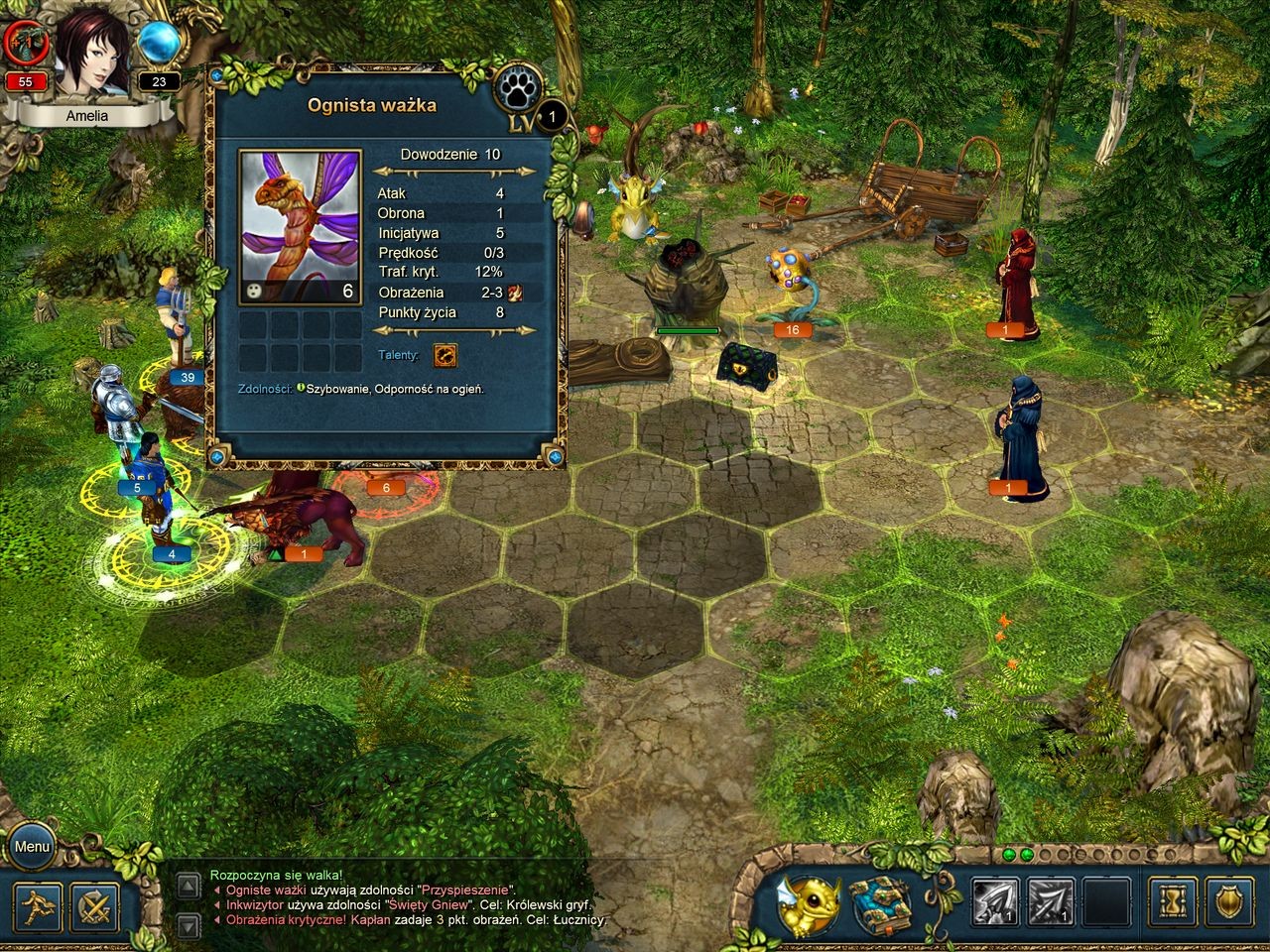This screenshot has width=1270, height=952.
Task: Open the blue spell book
Action: point(880,903)
